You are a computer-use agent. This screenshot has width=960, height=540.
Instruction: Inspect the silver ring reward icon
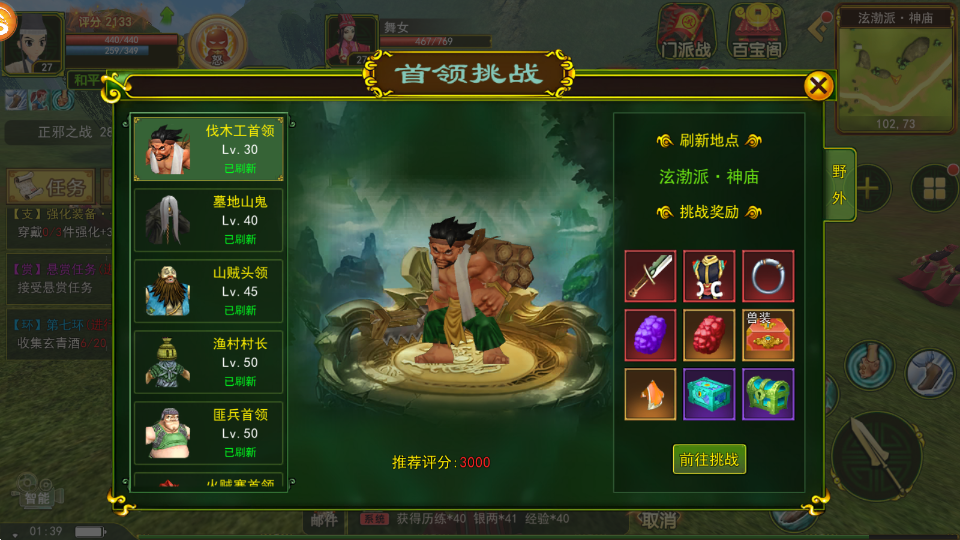click(x=769, y=276)
